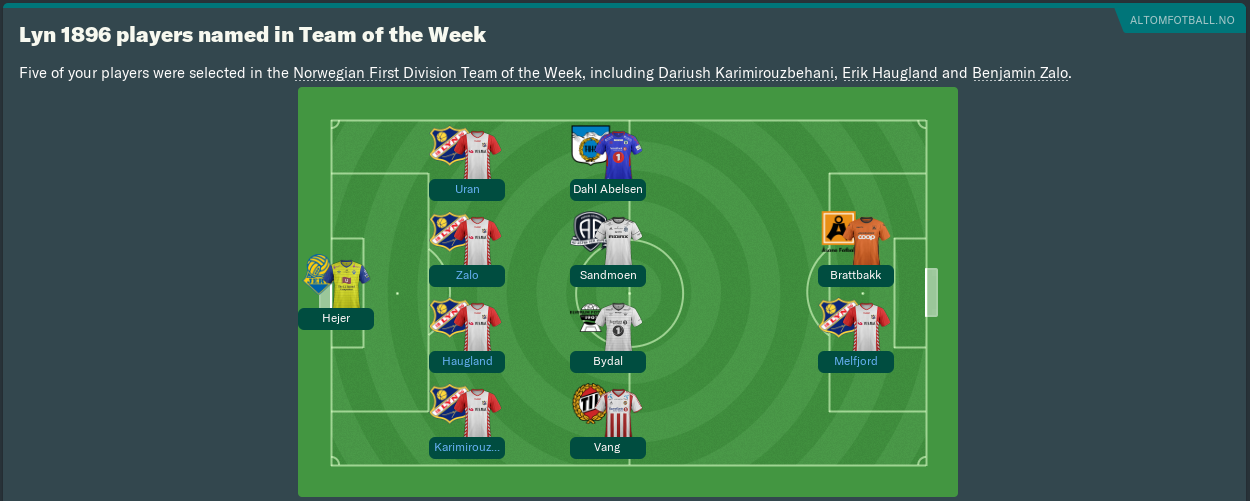Open Dariush Karimirouzbehani's profile link in text
The width and height of the screenshot is (1250, 501).
pos(746,73)
